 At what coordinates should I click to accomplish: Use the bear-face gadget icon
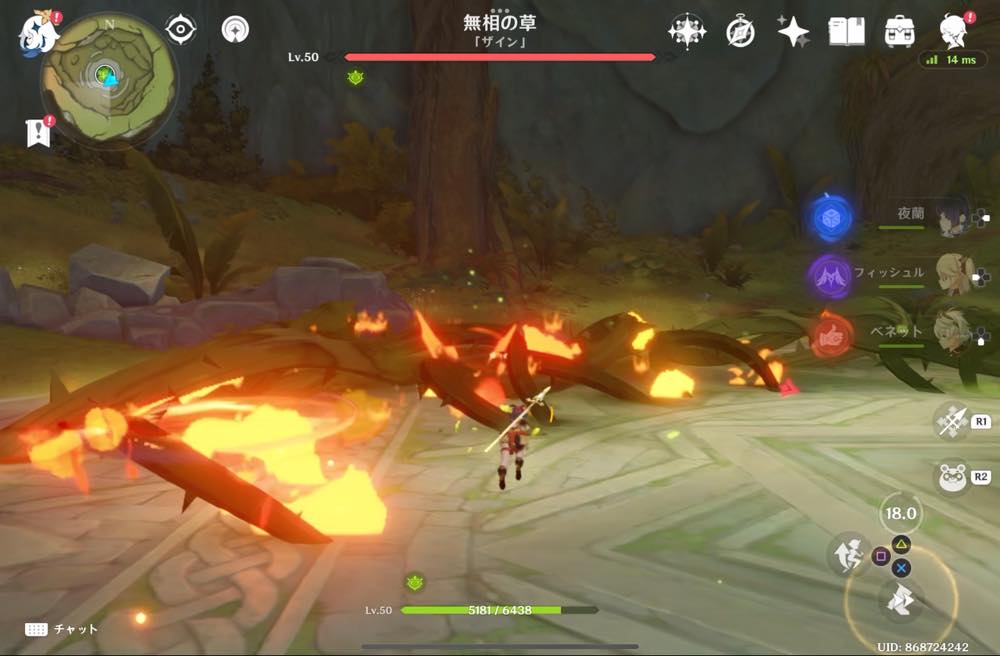[x=952, y=476]
